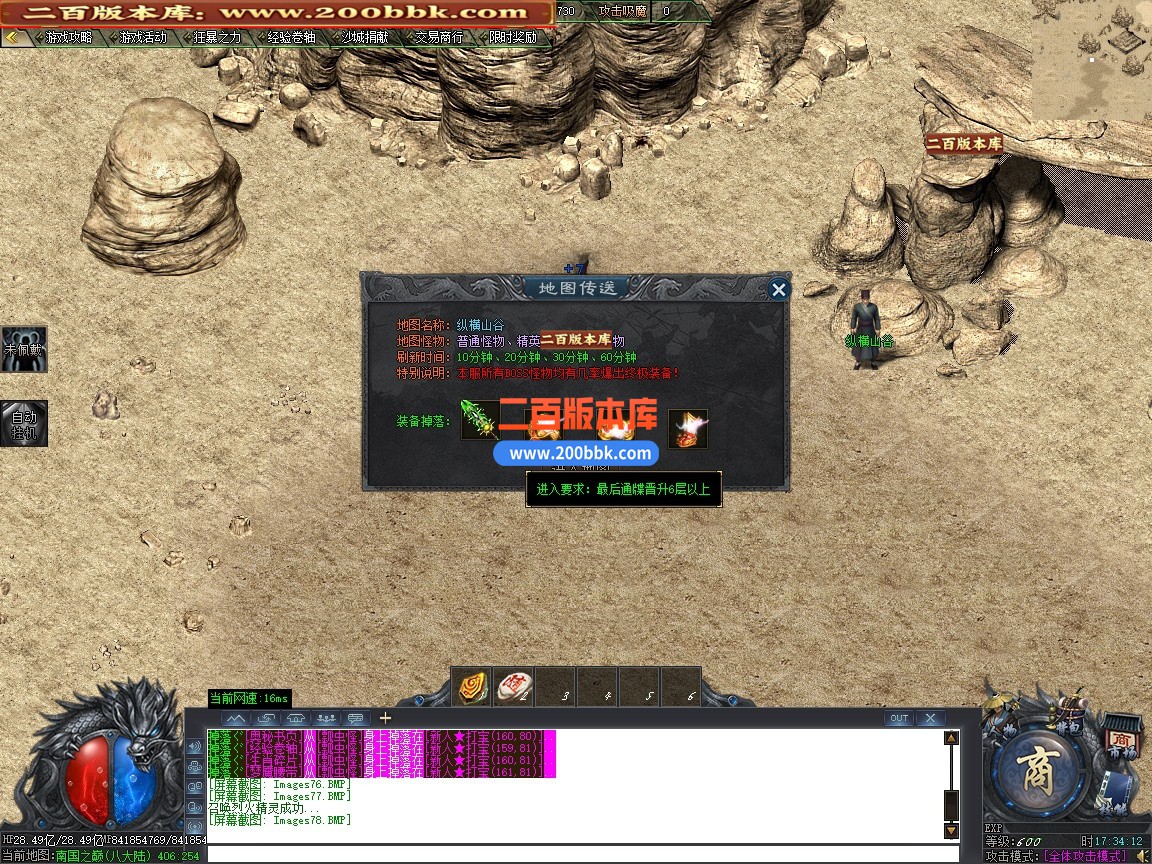
Task: Open the 沙城捐献 donation menu
Action: pyautogui.click(x=364, y=38)
